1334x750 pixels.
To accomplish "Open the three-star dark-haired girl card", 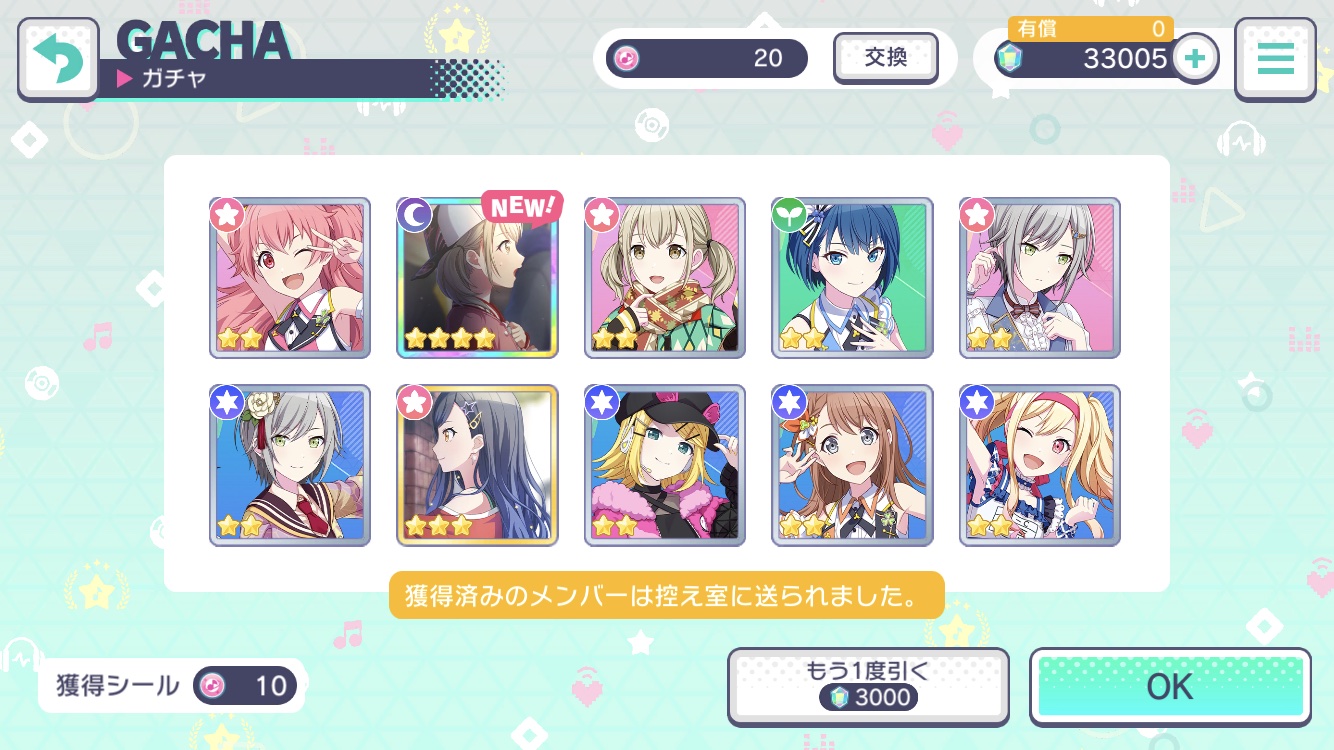I will click(477, 465).
